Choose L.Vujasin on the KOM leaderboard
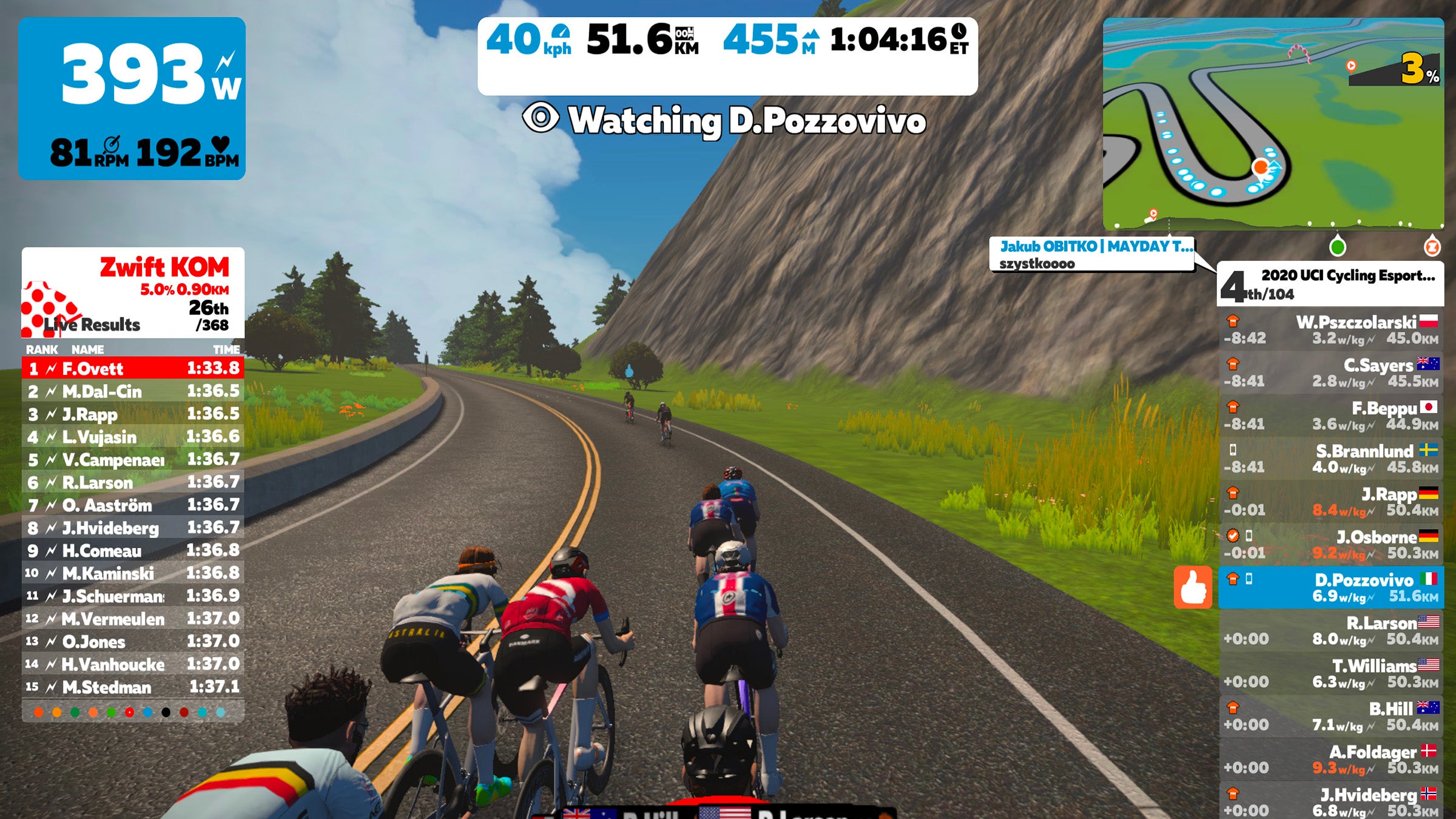 pyautogui.click(x=133, y=437)
